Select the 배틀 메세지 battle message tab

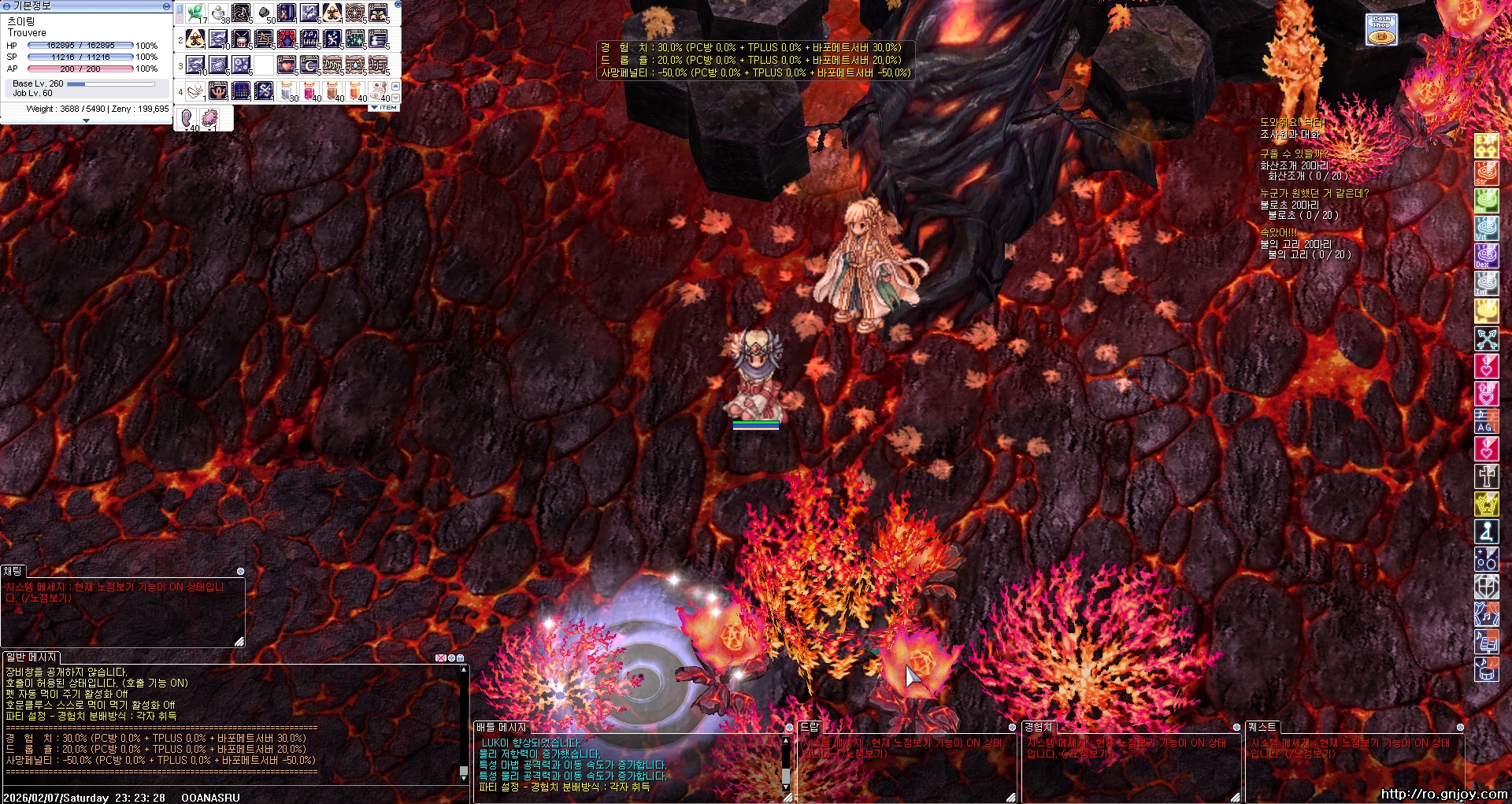tap(501, 727)
